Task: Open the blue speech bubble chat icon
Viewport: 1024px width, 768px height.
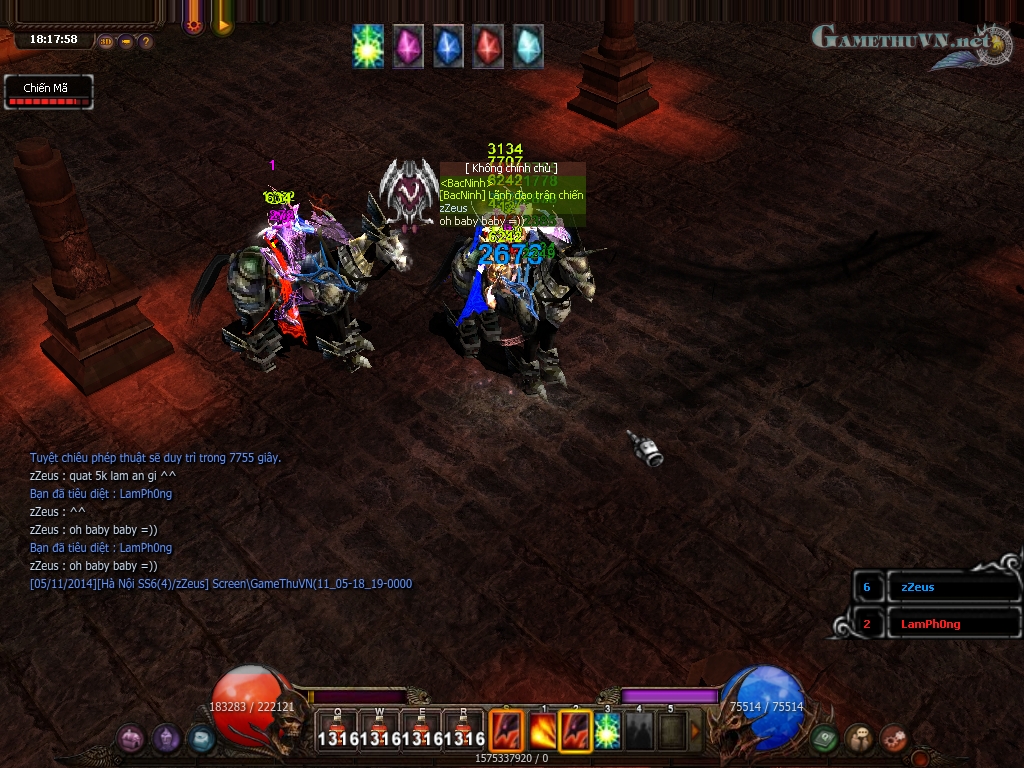Action: 201,739
